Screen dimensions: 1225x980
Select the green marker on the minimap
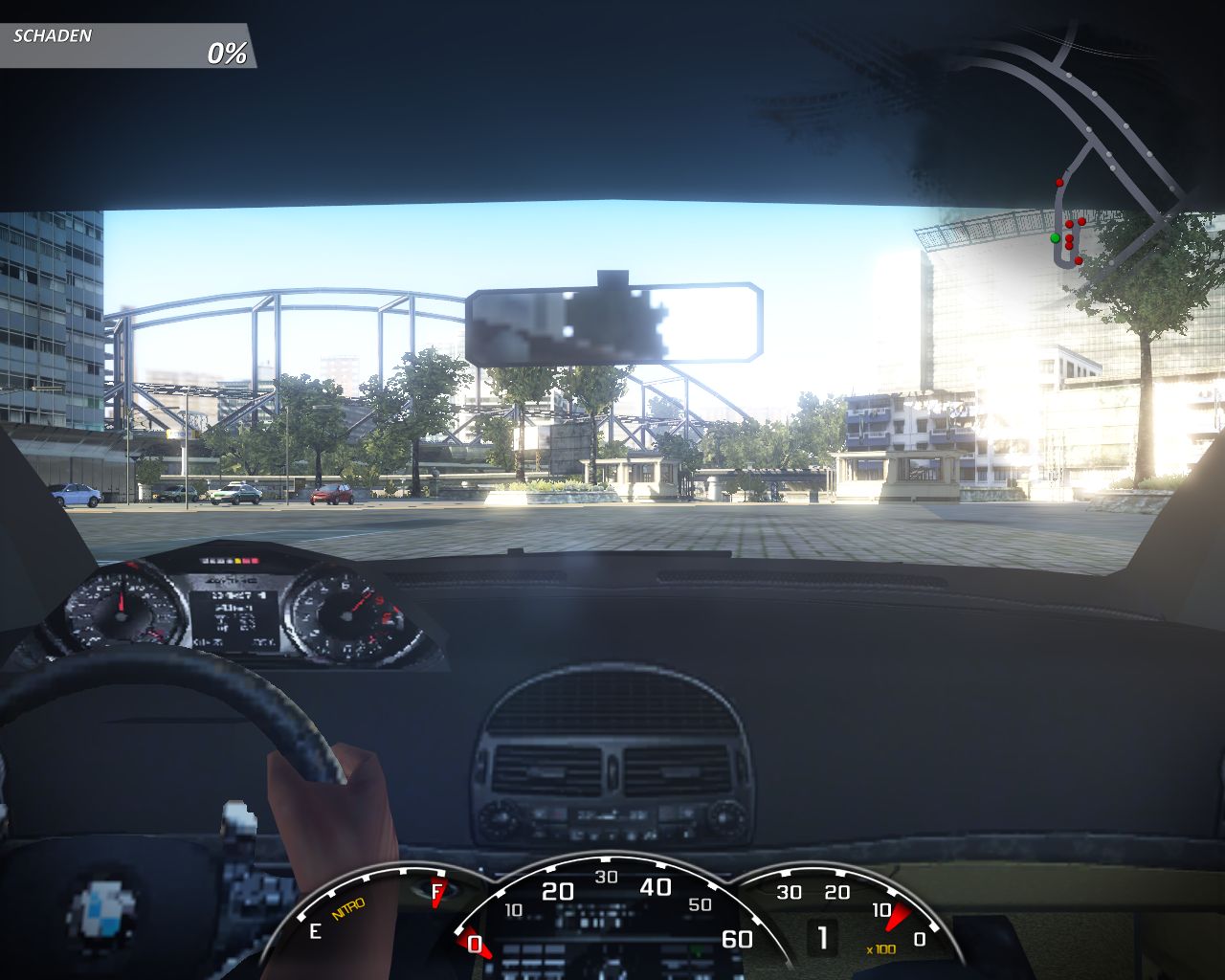[1055, 237]
